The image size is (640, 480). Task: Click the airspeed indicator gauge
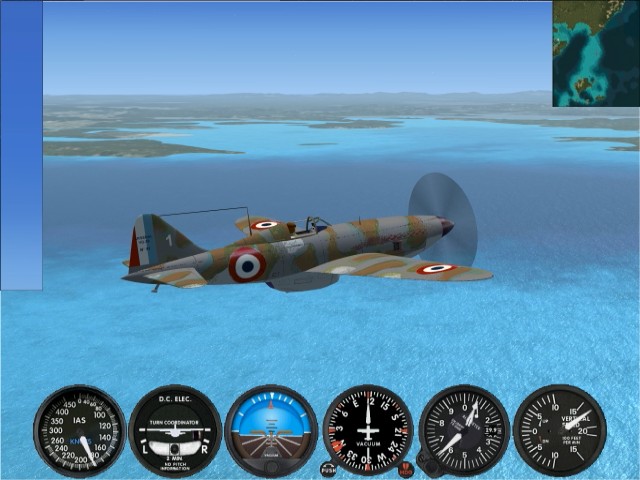tap(80, 431)
